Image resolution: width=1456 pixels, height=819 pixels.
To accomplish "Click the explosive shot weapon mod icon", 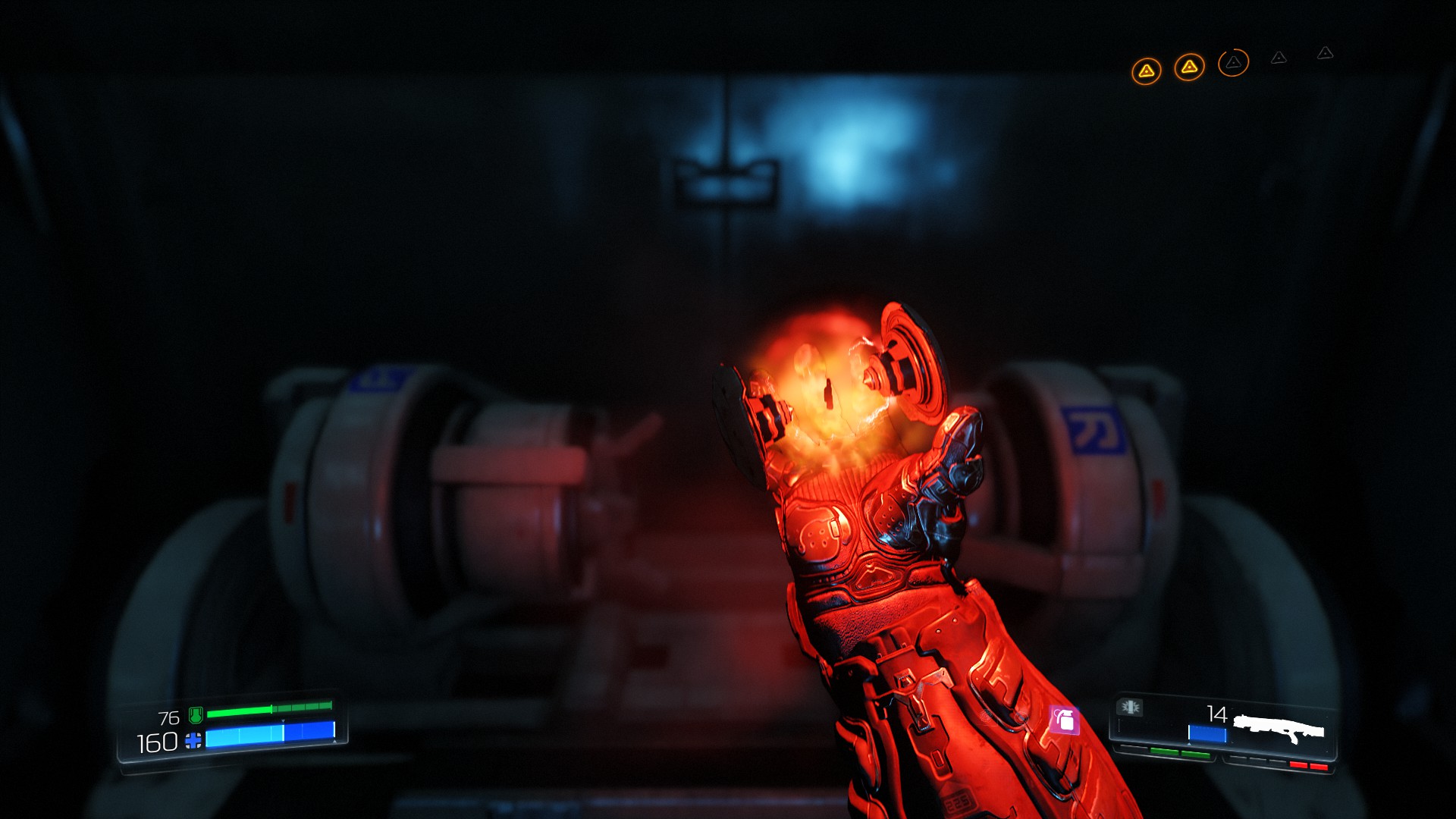I will pos(1130,708).
